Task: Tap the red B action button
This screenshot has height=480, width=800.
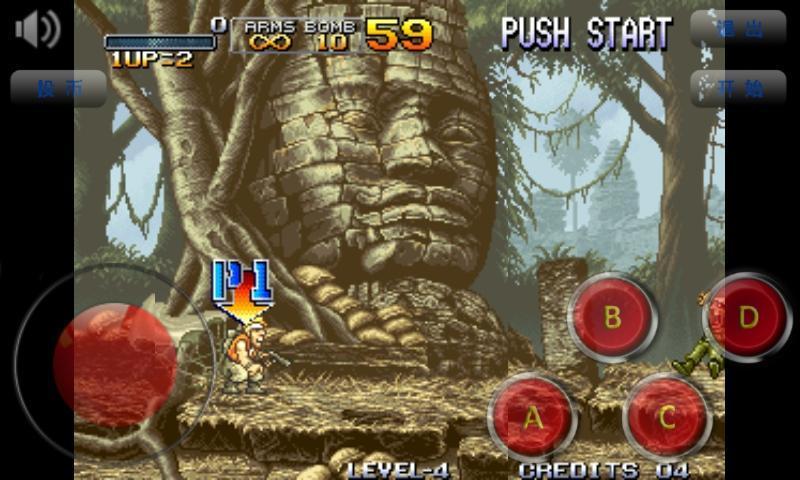Action: tap(612, 317)
